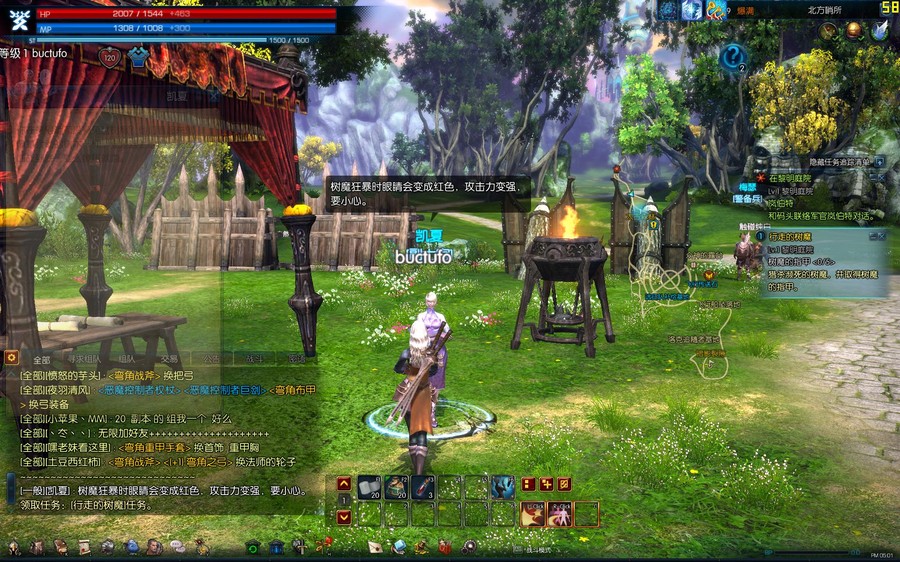Open the 交易 trade chat tab
Image resolution: width=900 pixels, height=562 pixels.
(x=170, y=359)
